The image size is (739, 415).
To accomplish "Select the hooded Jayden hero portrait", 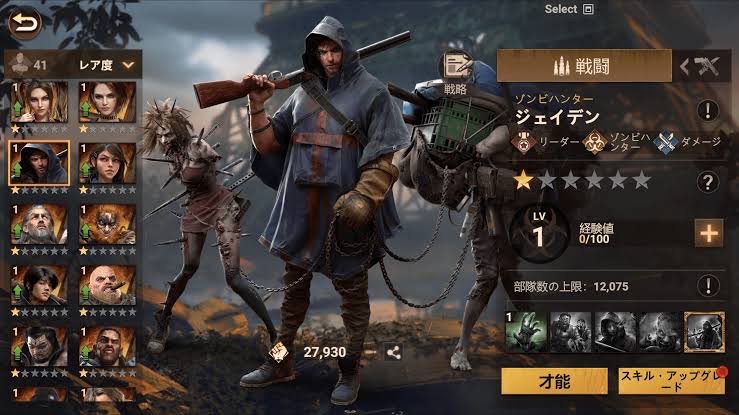I will click(39, 161).
